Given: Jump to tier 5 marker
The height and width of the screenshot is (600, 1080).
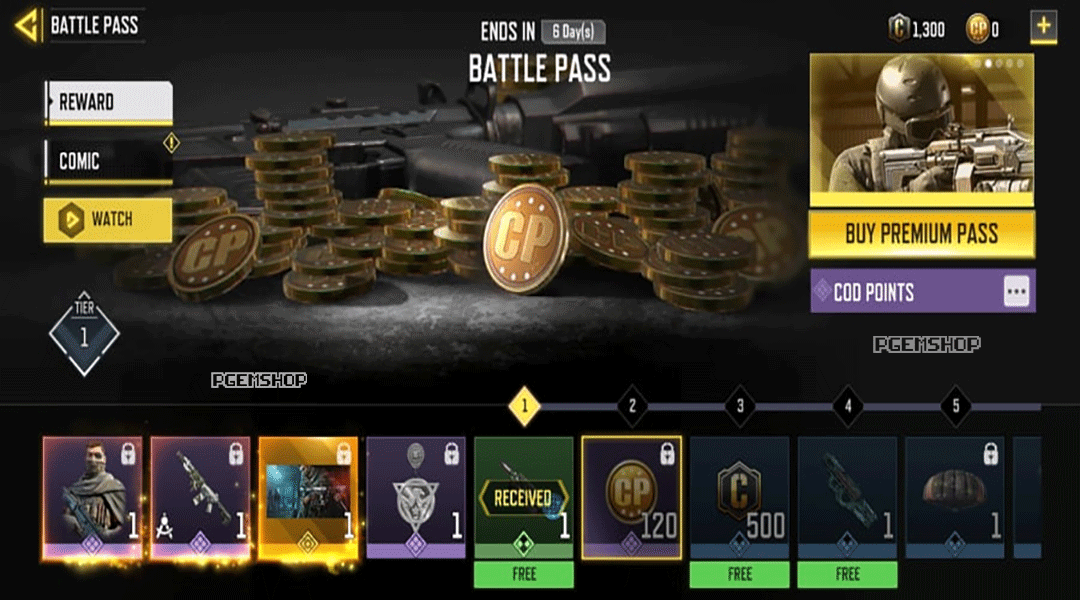Looking at the screenshot, I should click(955, 406).
